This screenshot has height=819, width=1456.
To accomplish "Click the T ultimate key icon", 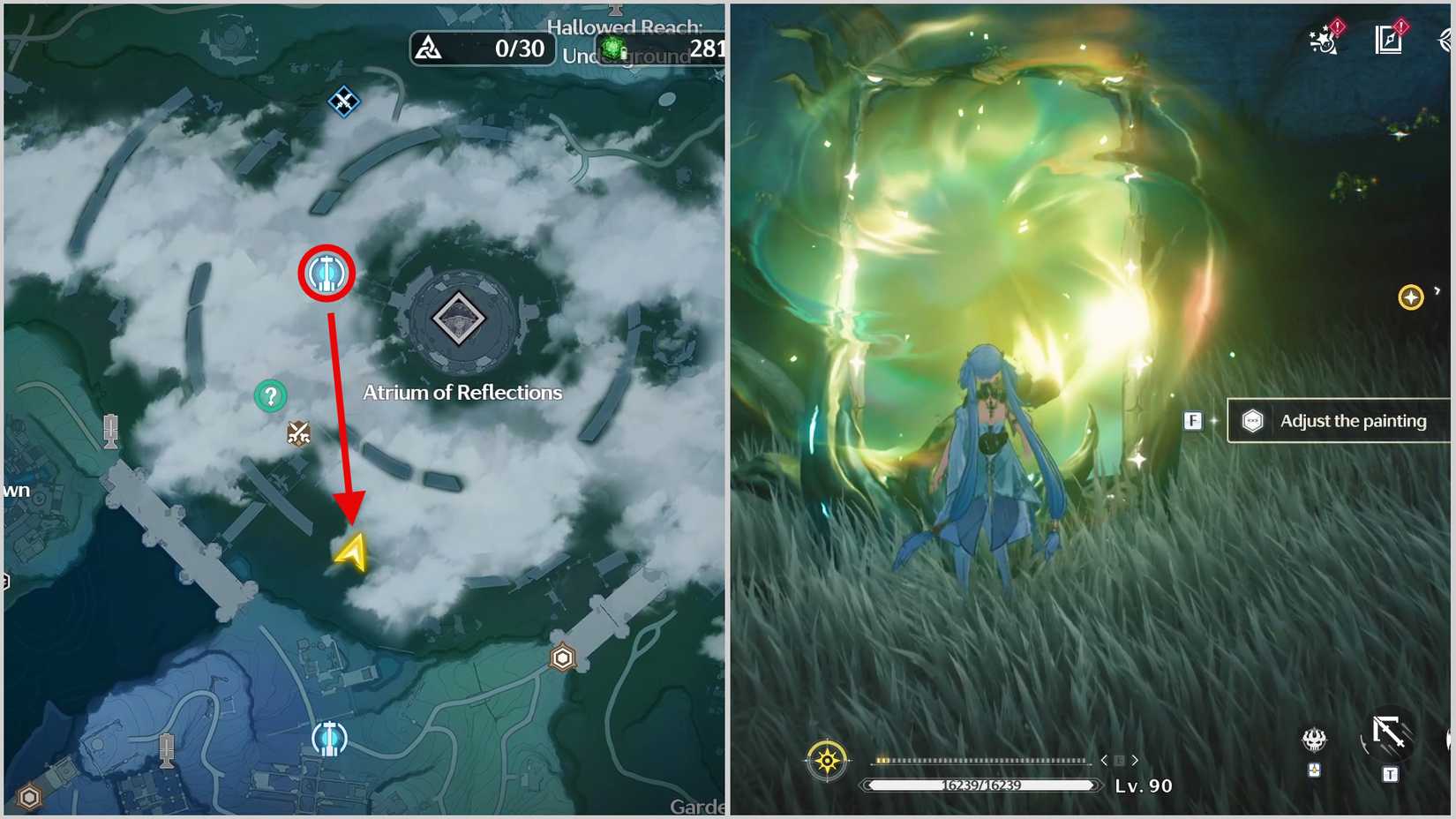I will coord(1390,773).
